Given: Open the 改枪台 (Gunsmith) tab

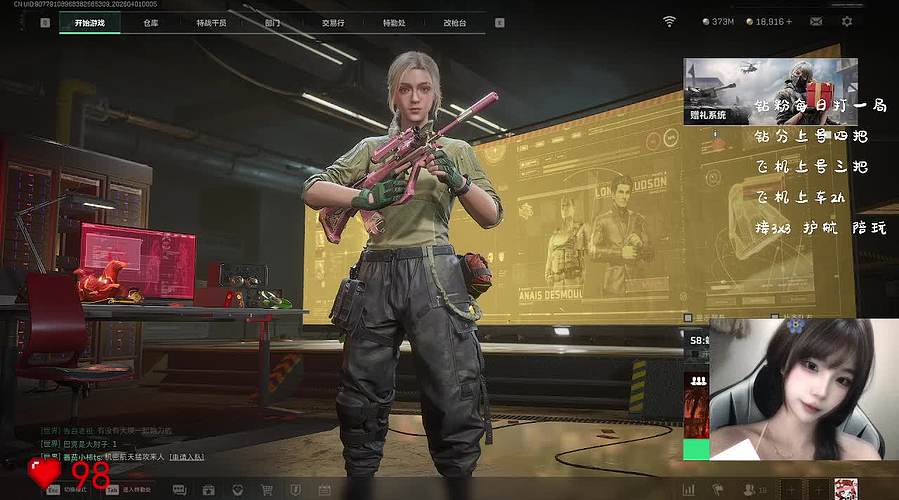Looking at the screenshot, I should tap(455, 21).
